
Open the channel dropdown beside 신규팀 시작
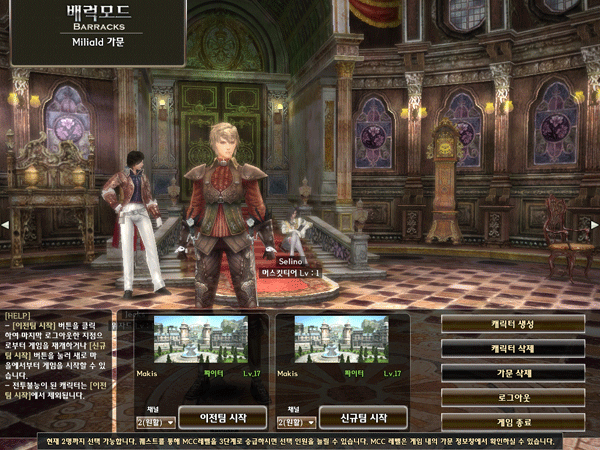tap(296, 421)
